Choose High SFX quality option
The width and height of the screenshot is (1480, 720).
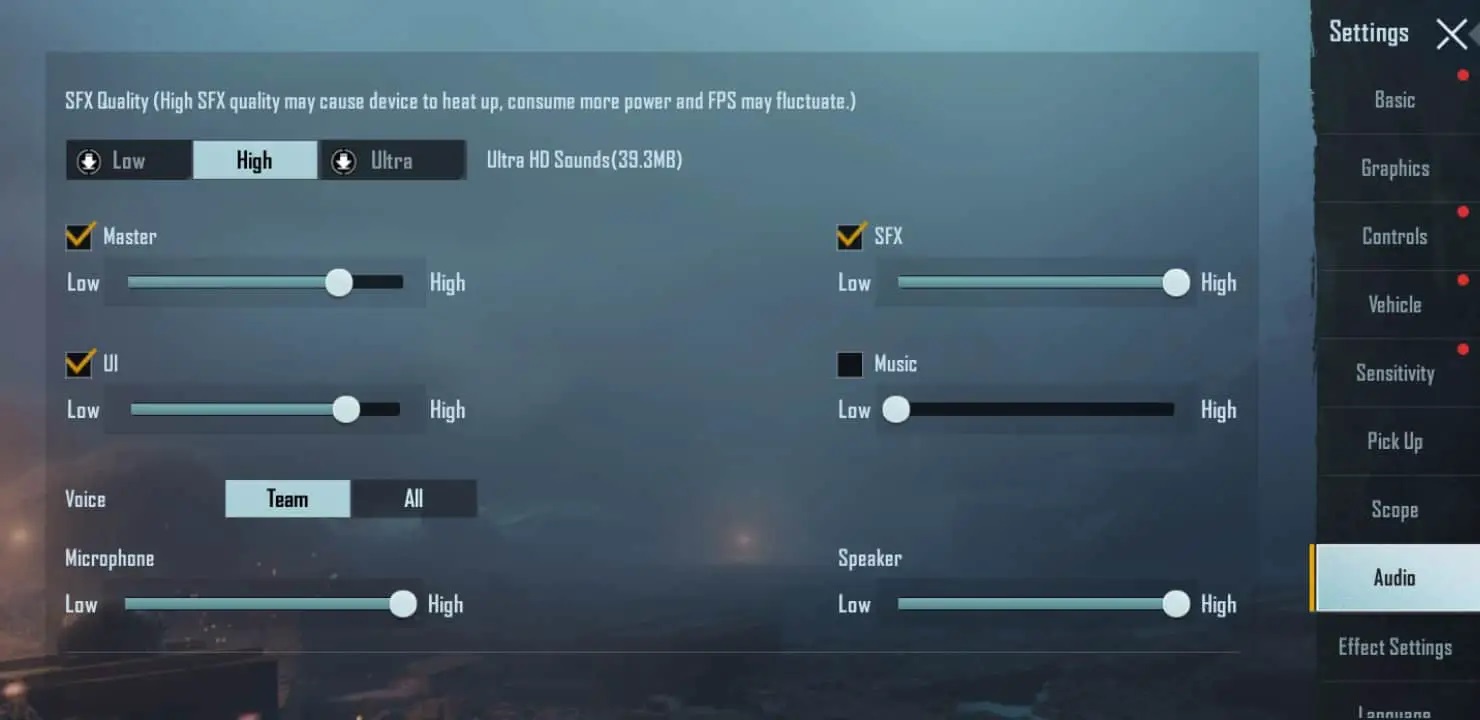tap(255, 161)
